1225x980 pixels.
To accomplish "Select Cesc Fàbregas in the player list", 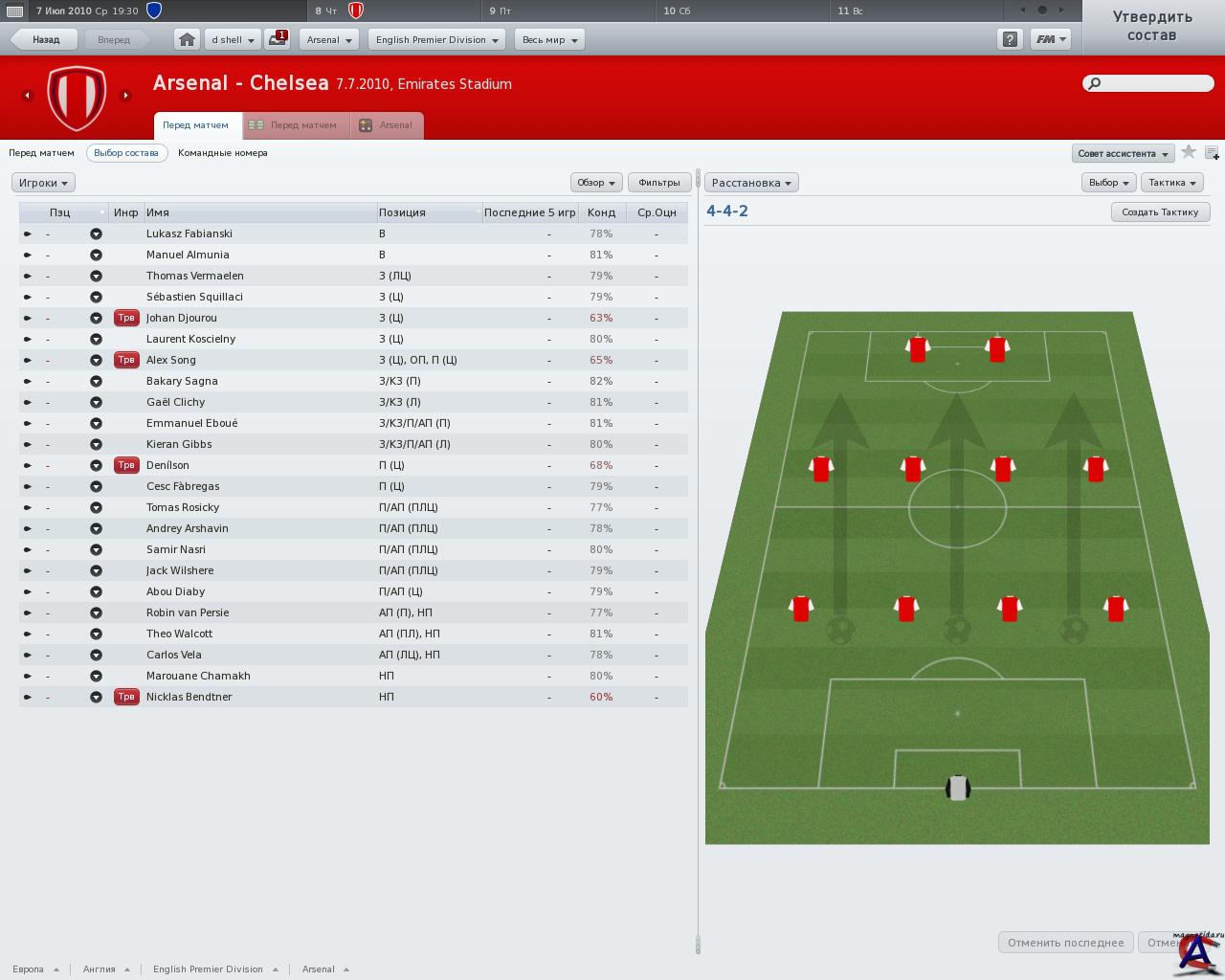I will pyautogui.click(x=183, y=486).
